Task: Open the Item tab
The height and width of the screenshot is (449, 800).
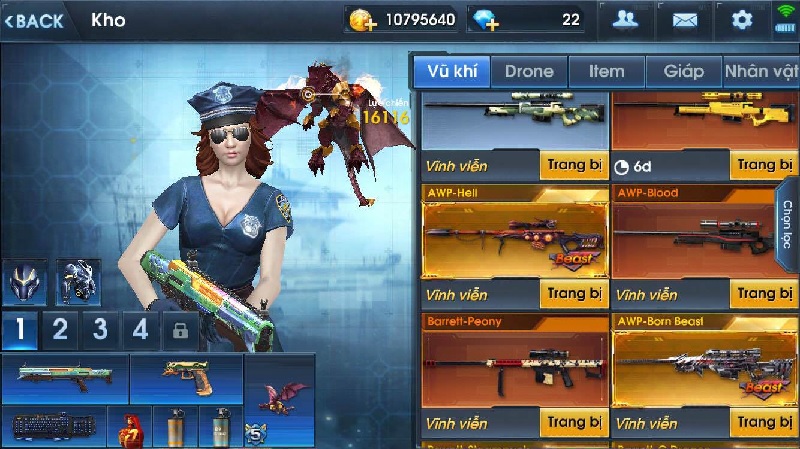Action: (x=606, y=71)
